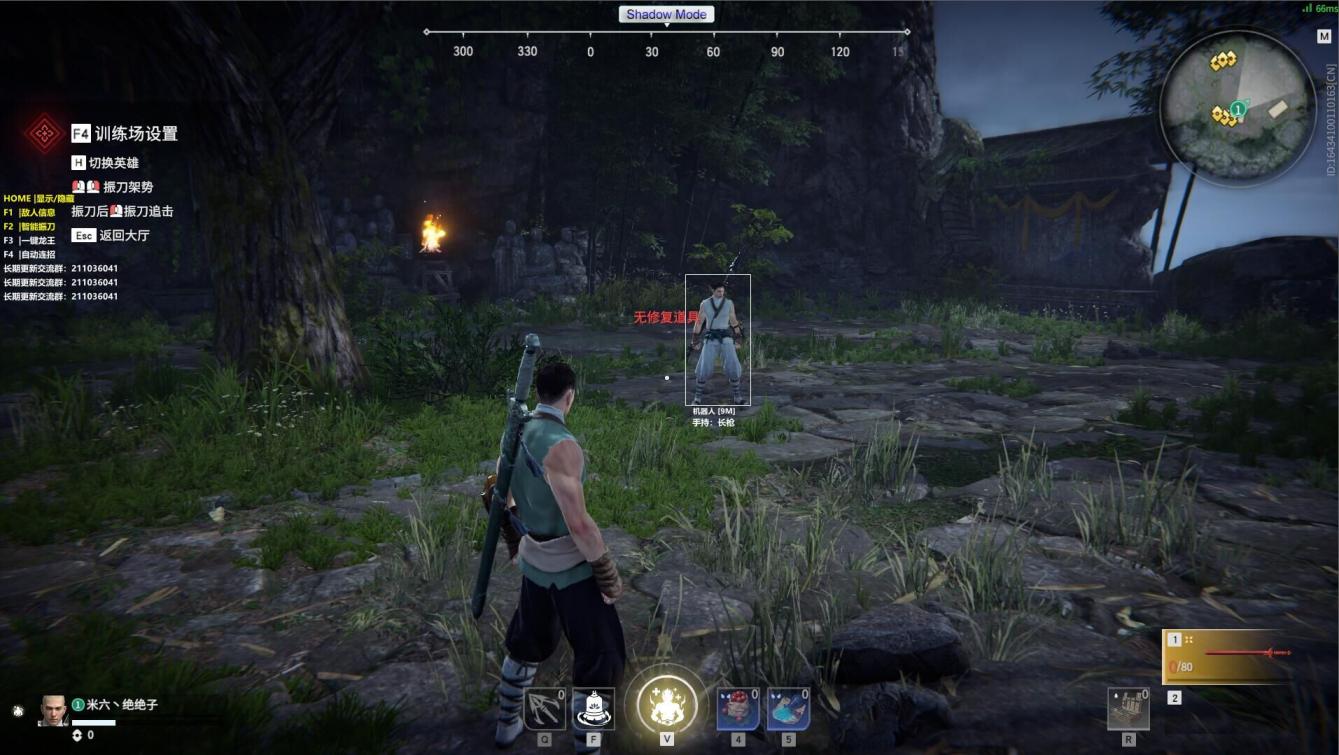Open the training ground settings (训练场设置)
This screenshot has height=755, width=1339.
click(x=135, y=134)
